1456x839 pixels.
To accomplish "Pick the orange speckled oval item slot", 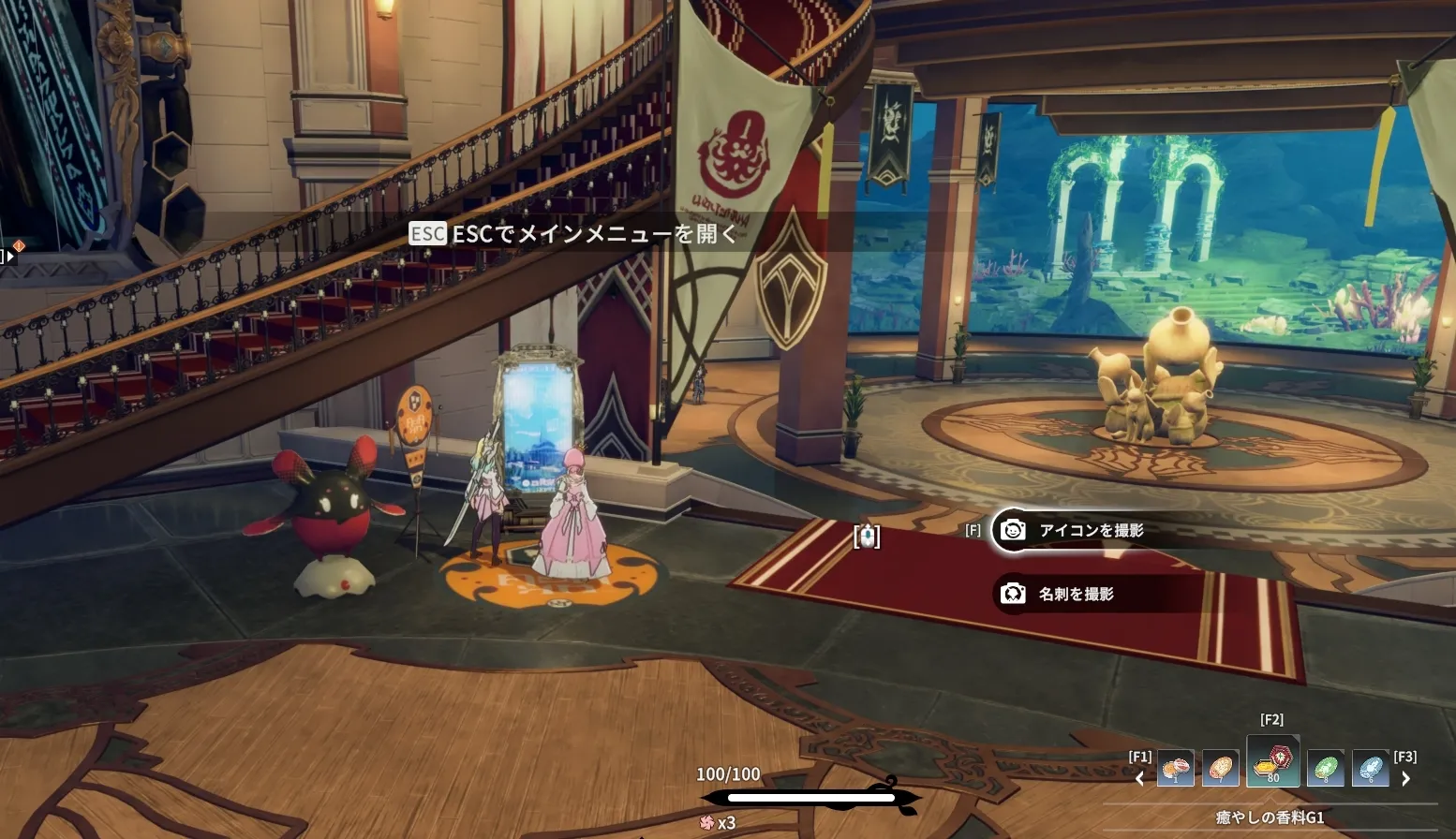I will point(1220,769).
